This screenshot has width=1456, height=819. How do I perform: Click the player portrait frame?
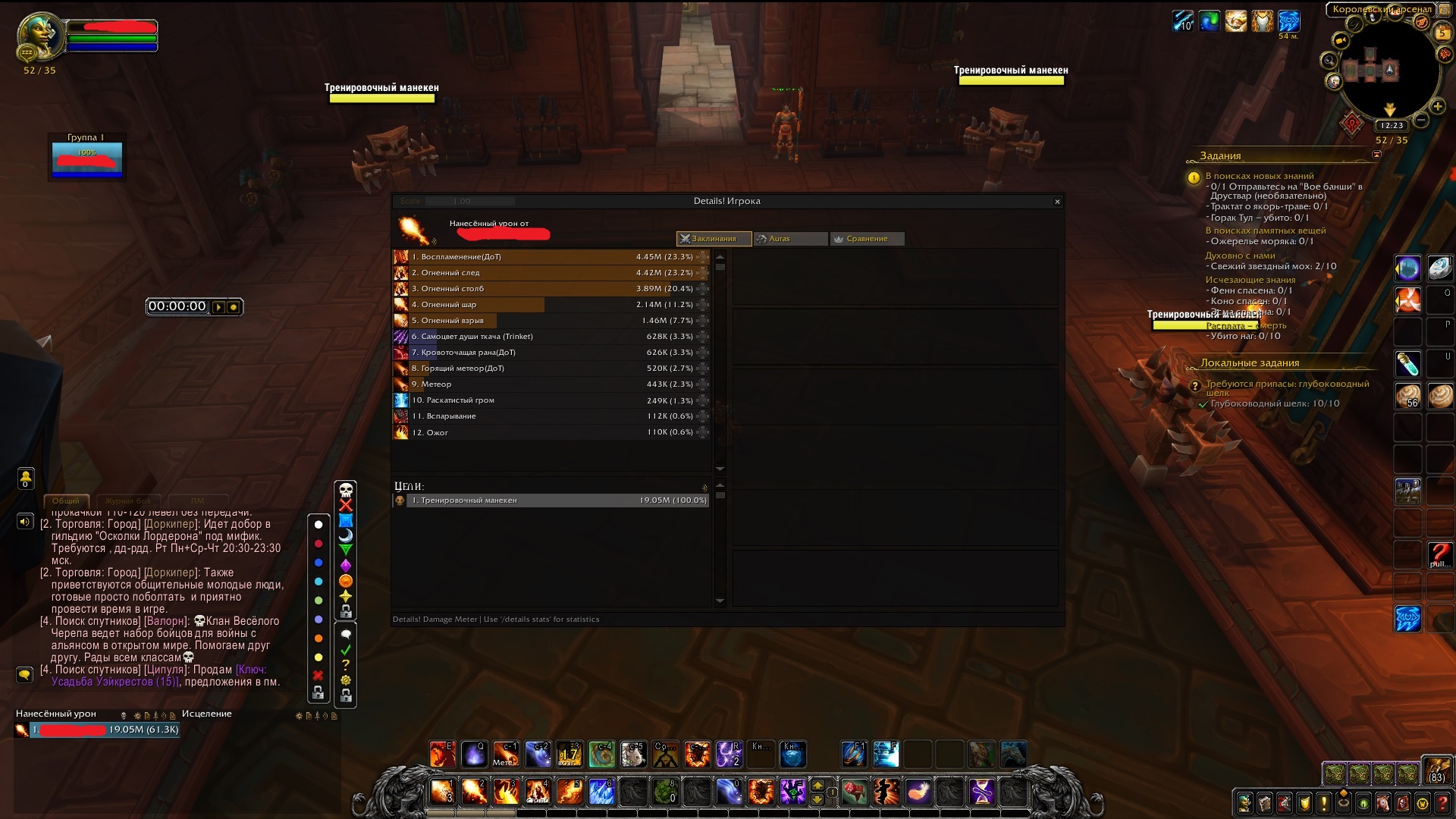pyautogui.click(x=41, y=36)
